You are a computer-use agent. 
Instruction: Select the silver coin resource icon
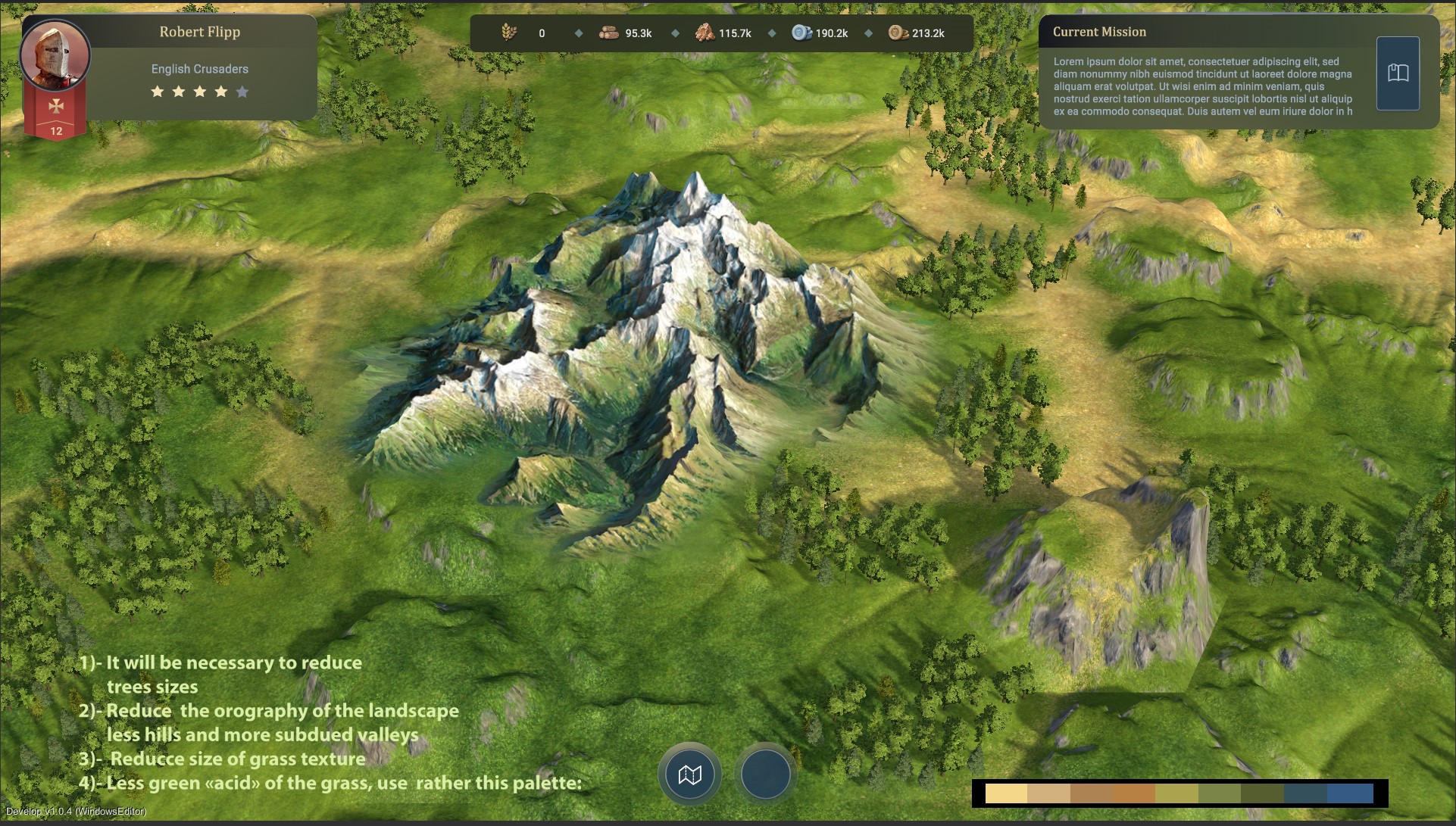tap(801, 33)
